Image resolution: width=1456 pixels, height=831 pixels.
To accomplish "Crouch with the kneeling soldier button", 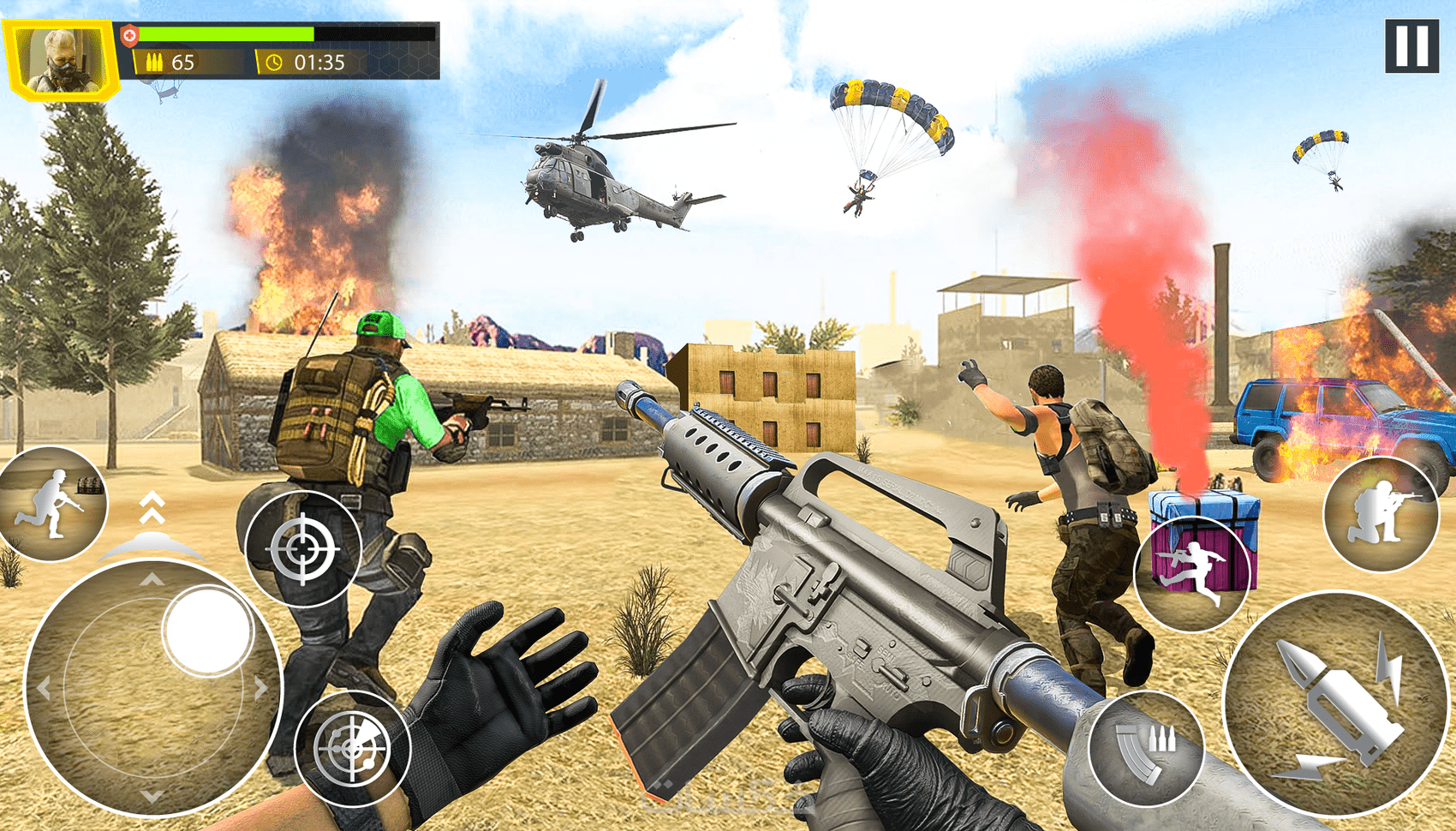I will 1380,514.
